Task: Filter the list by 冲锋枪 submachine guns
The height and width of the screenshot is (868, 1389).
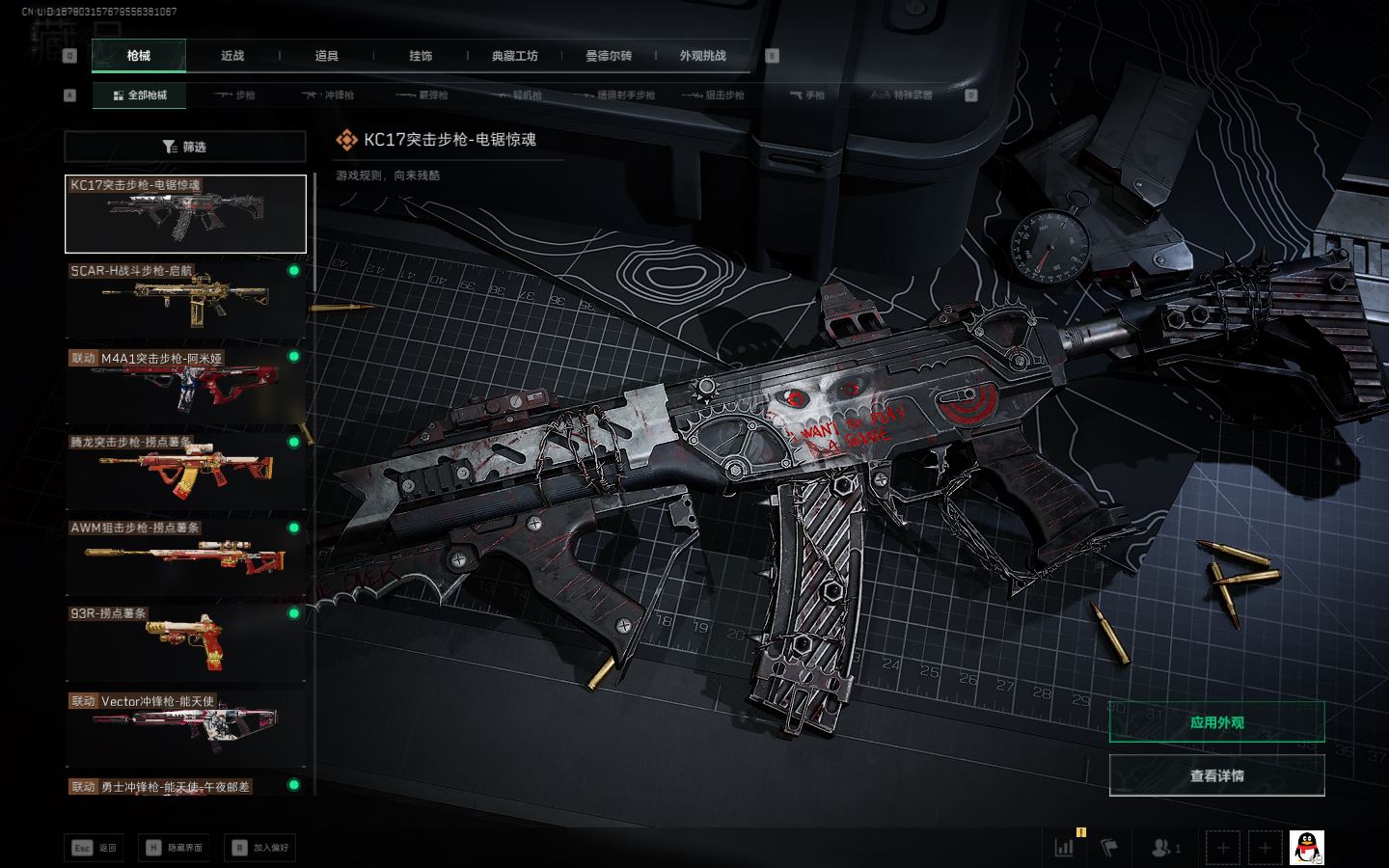Action: [328, 95]
